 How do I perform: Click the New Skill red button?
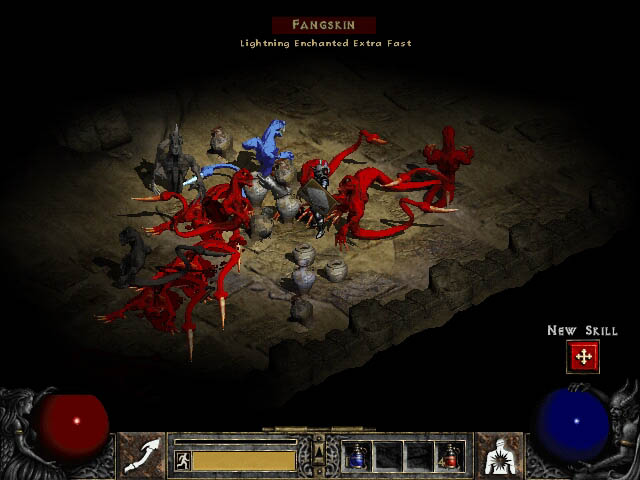[x=582, y=356]
